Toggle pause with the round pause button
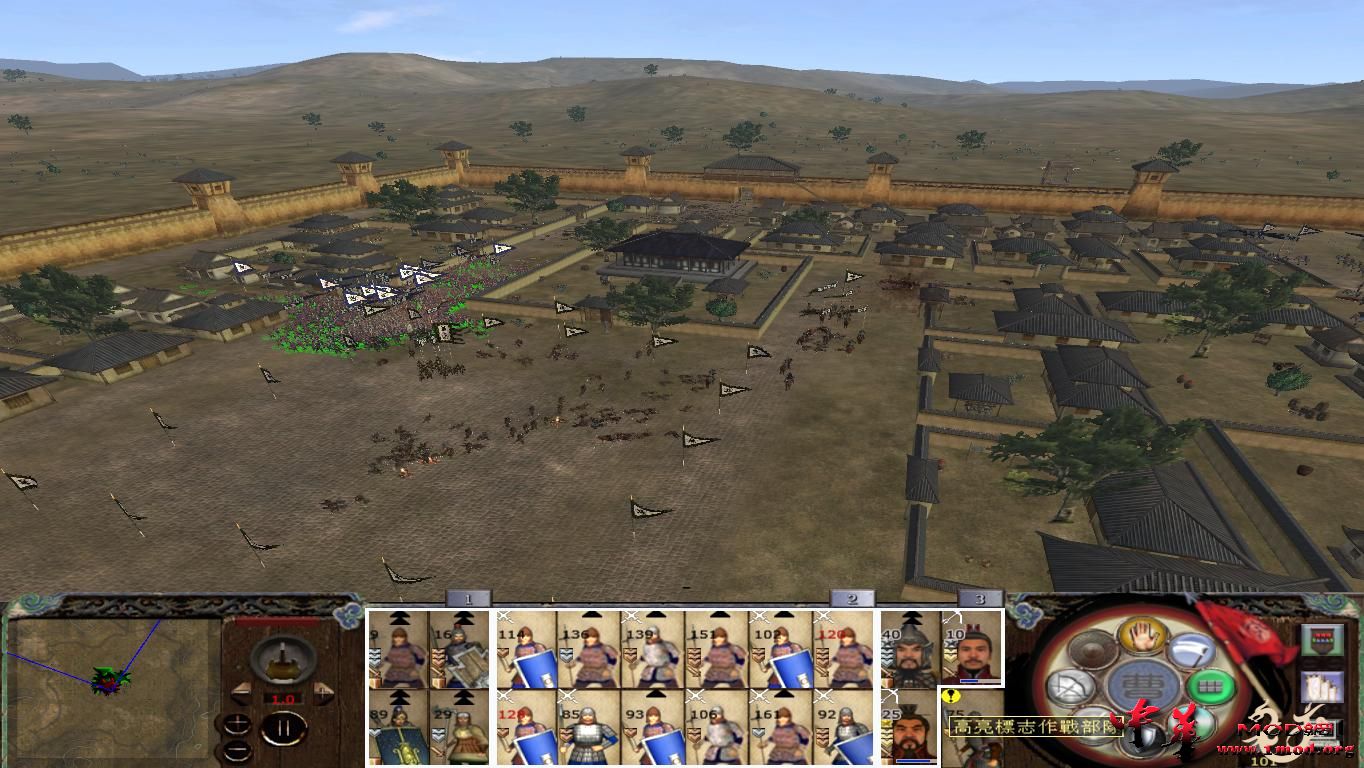 283,729
